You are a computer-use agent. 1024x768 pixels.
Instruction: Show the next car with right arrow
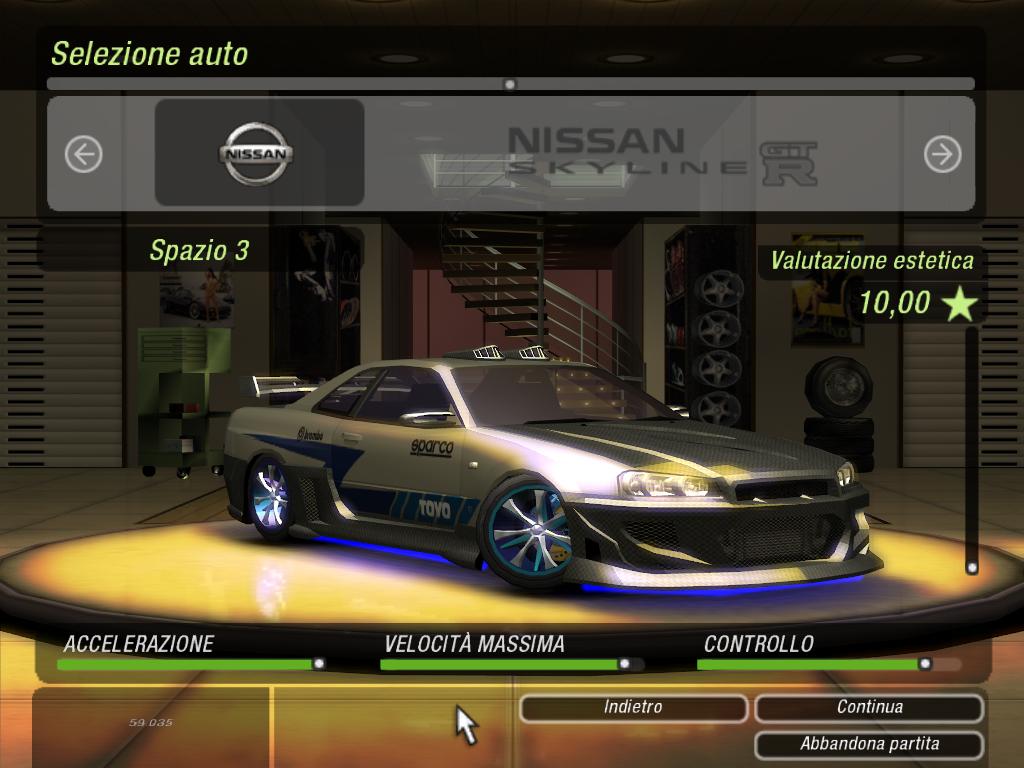tap(942, 154)
